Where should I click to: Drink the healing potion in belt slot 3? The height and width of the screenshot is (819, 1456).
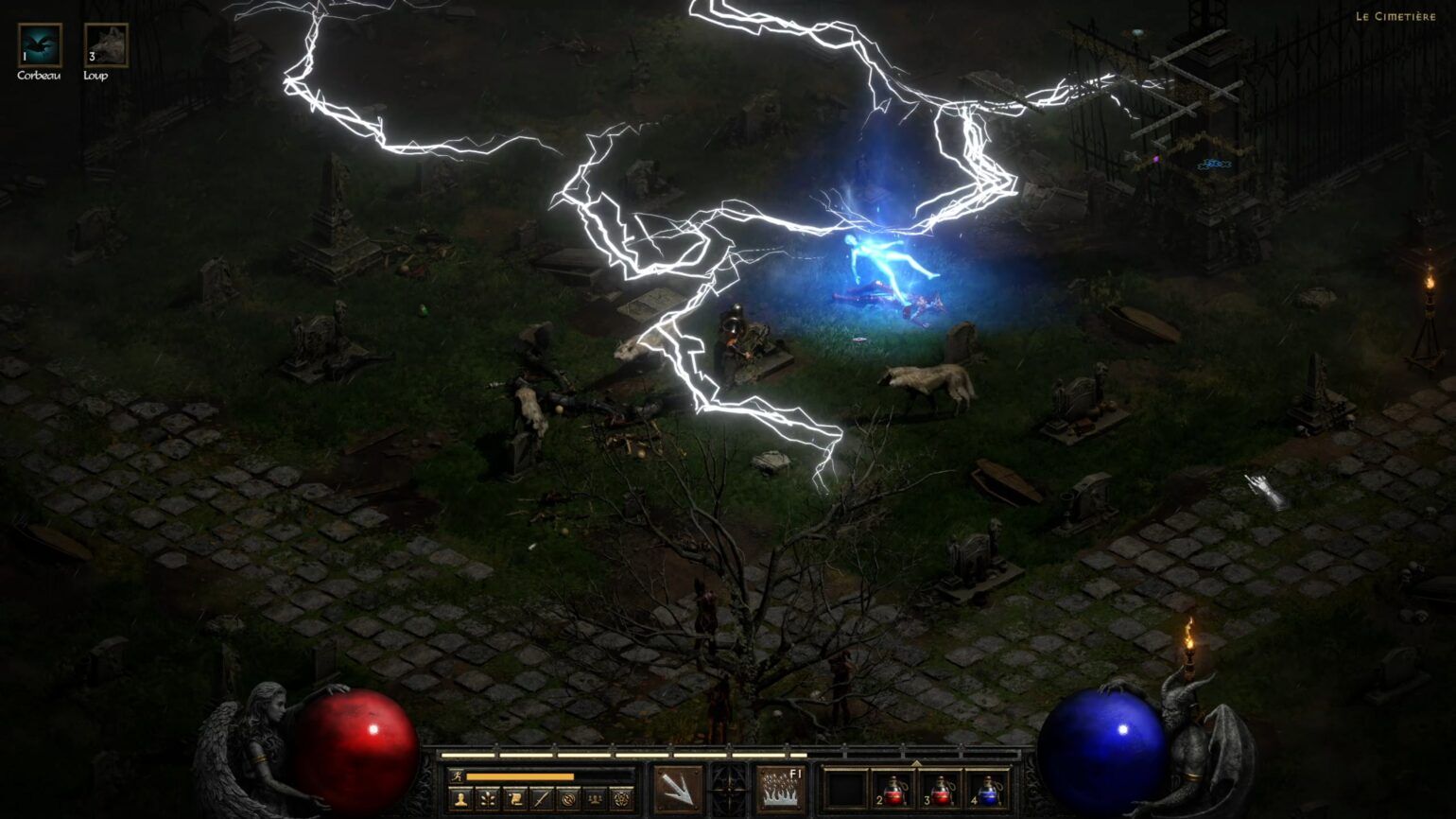942,793
